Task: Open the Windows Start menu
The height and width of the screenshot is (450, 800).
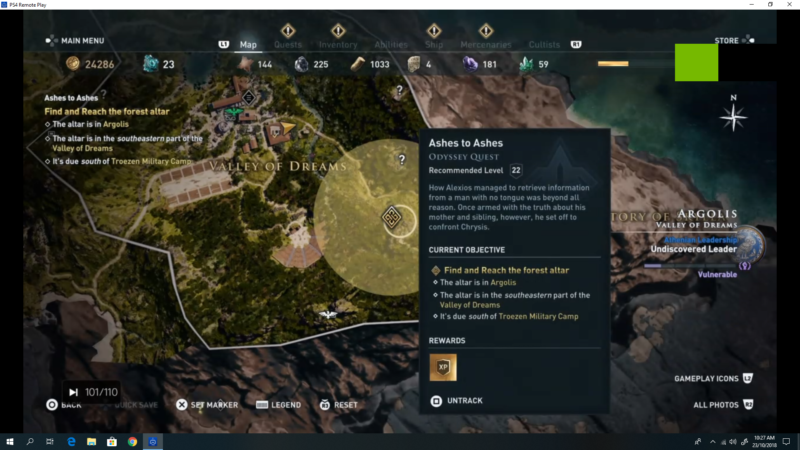Action: pos(10,441)
